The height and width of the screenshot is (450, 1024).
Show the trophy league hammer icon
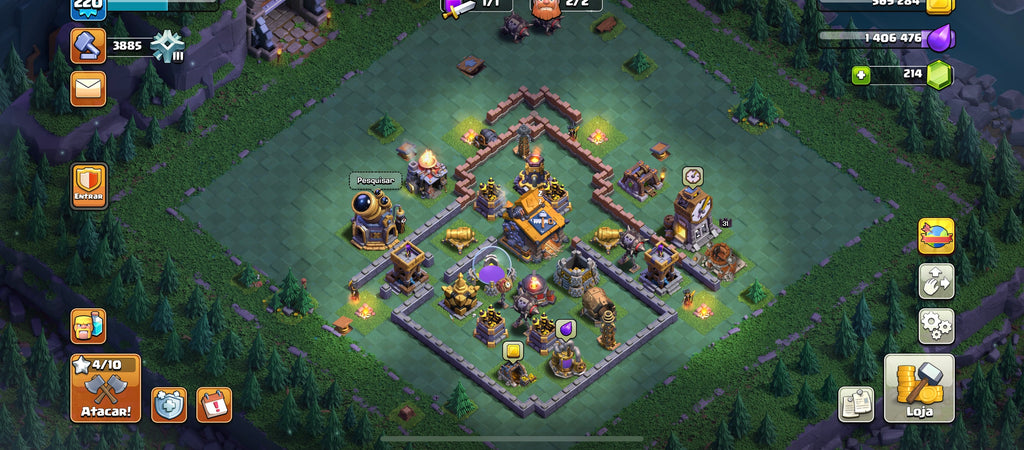[88, 45]
